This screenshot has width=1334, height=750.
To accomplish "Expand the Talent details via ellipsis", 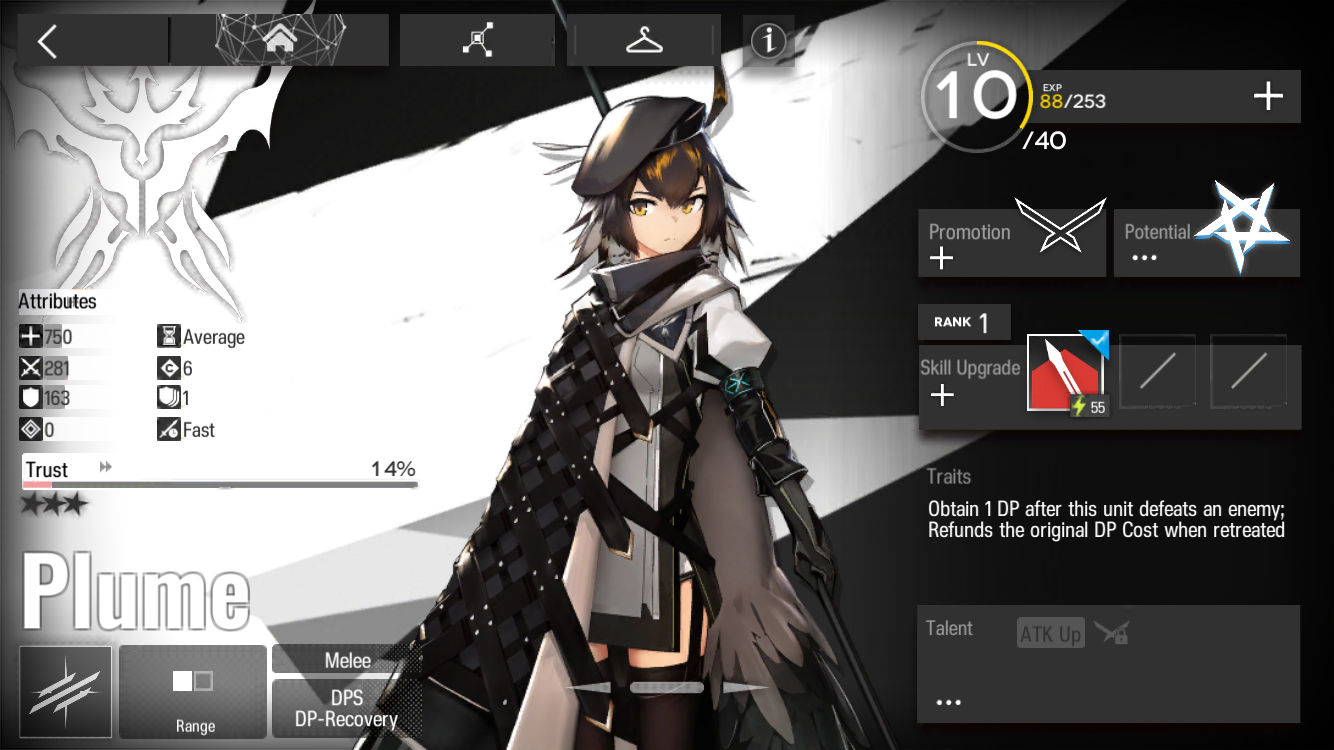I will pyautogui.click(x=947, y=702).
